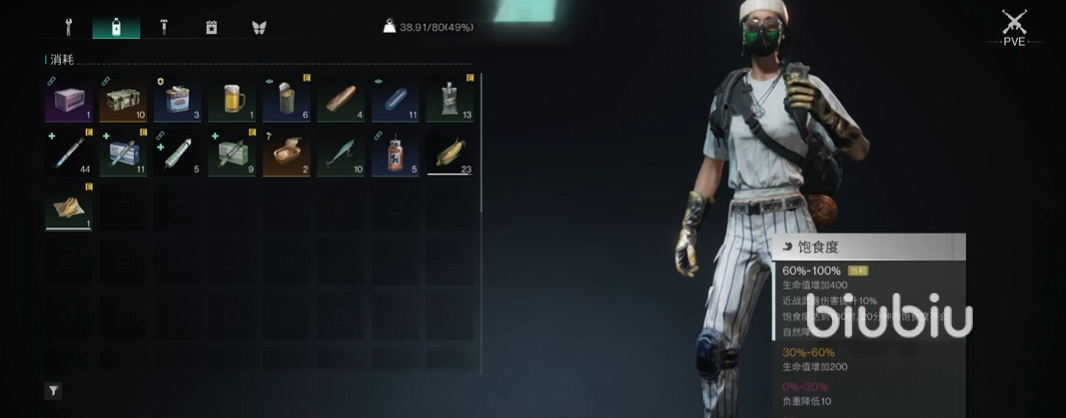Click the orange medicine bottle slot
The image size is (1066, 418).
[395, 153]
